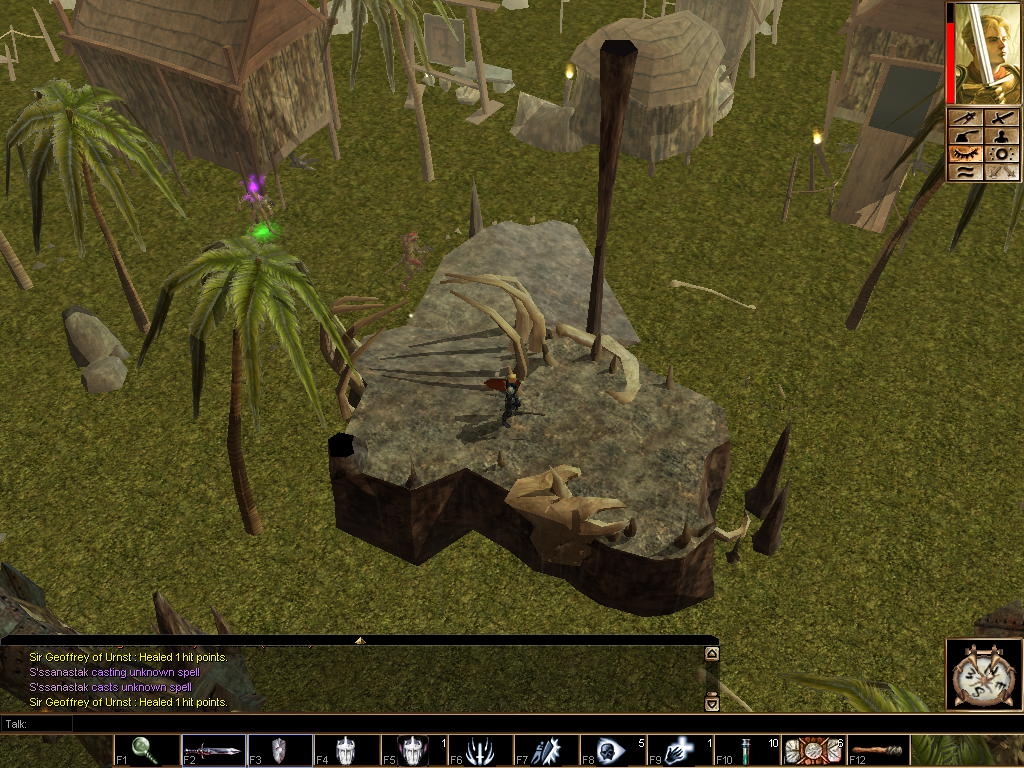Select the wooden club in slot F12

(x=878, y=750)
